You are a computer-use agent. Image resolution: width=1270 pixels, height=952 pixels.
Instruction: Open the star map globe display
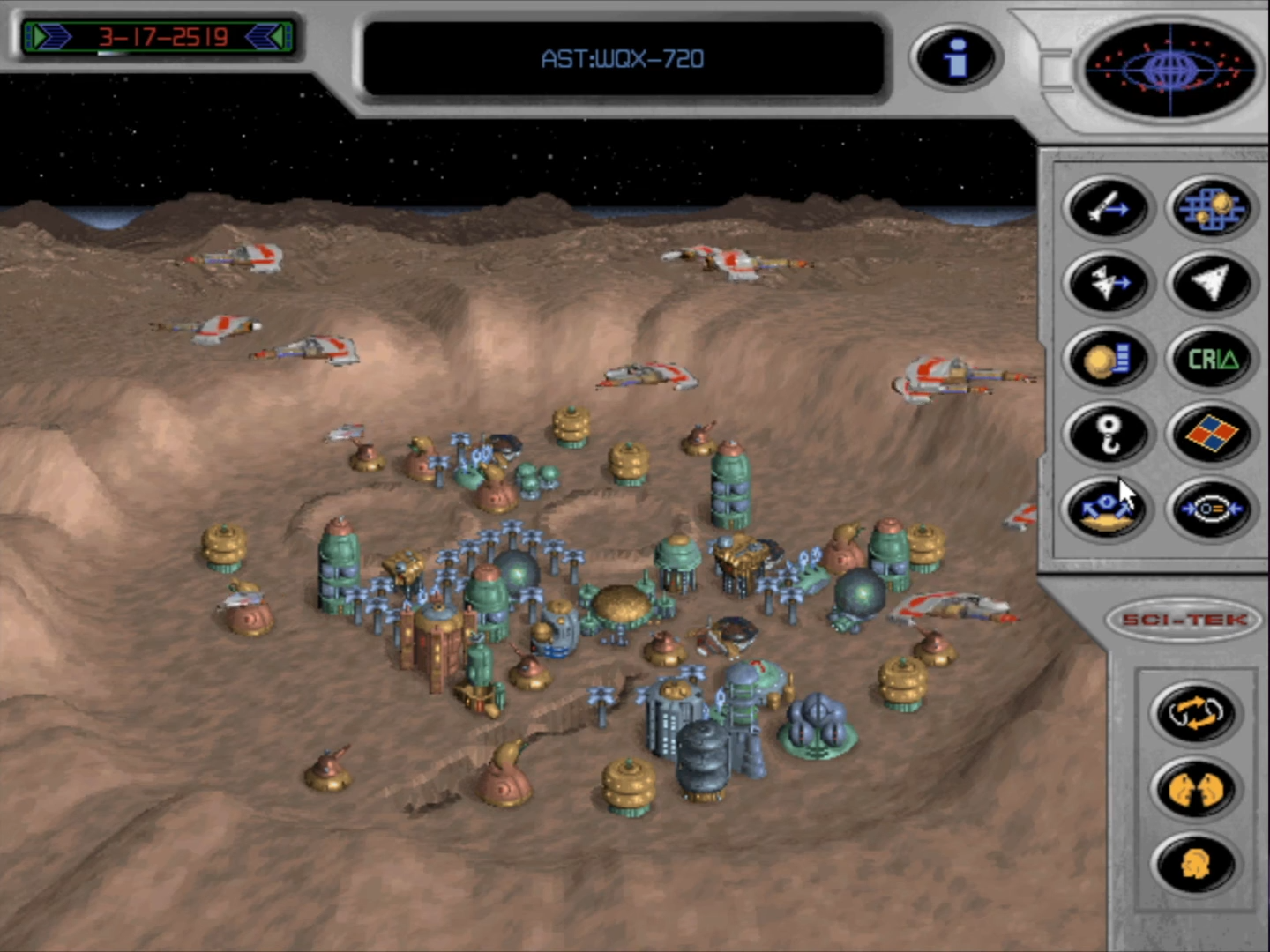[1169, 69]
